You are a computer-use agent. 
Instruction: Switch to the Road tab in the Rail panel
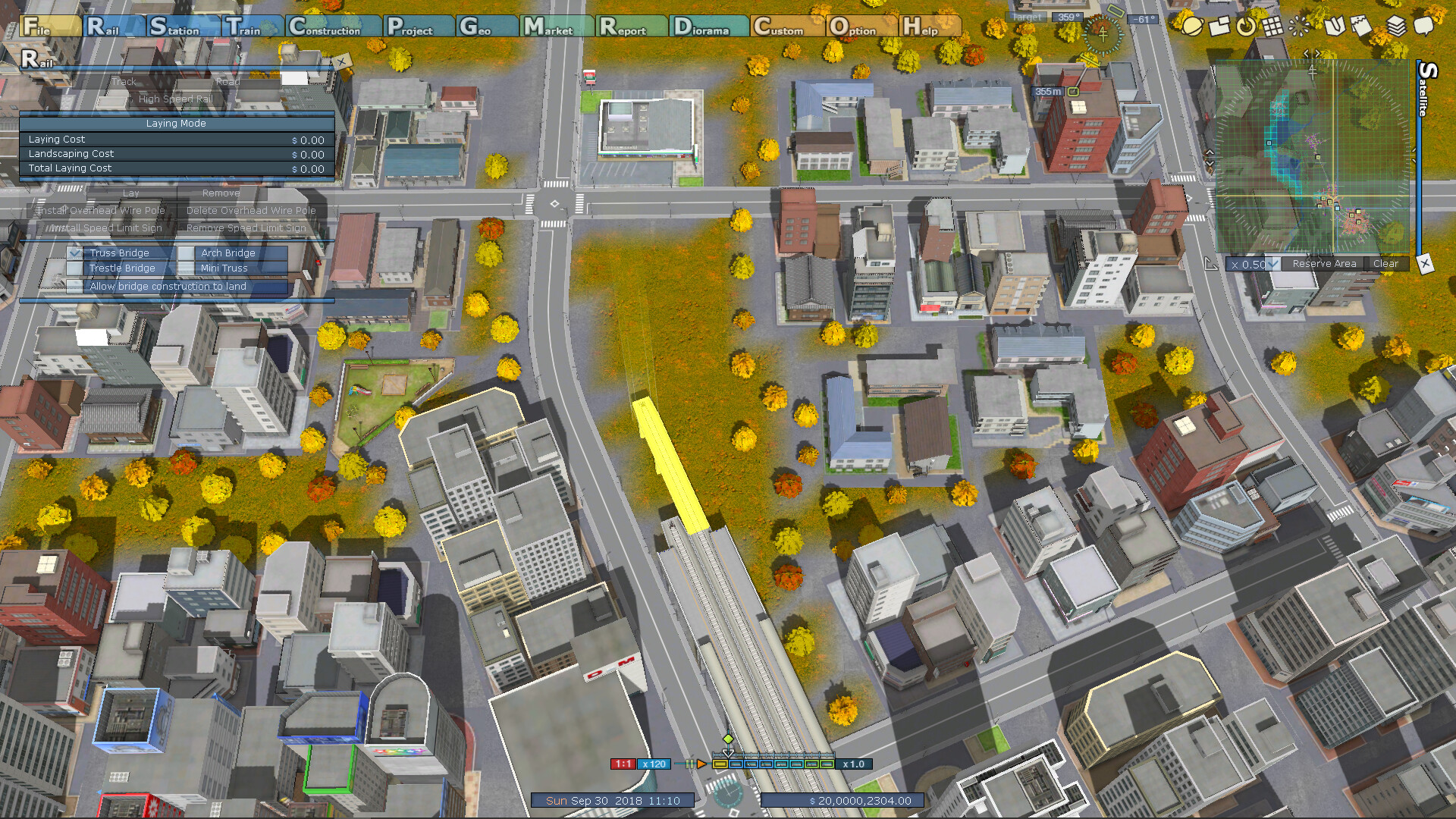[x=227, y=81]
